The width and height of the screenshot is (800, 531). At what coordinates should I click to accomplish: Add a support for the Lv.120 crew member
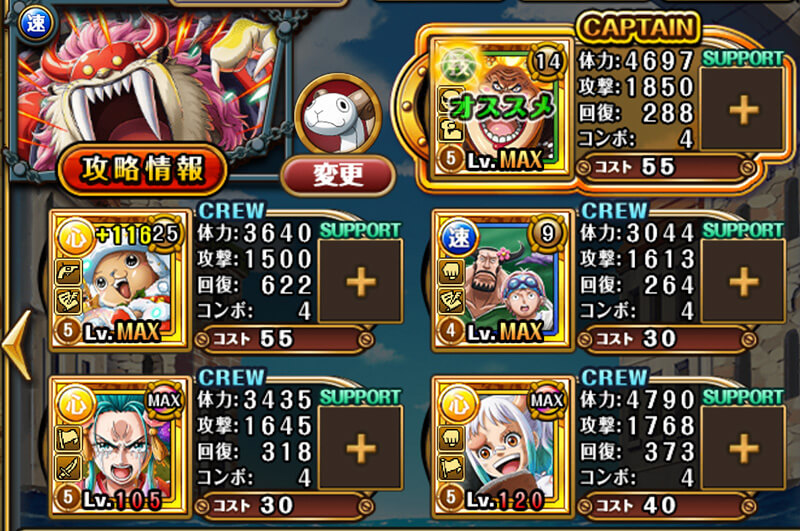point(742,447)
